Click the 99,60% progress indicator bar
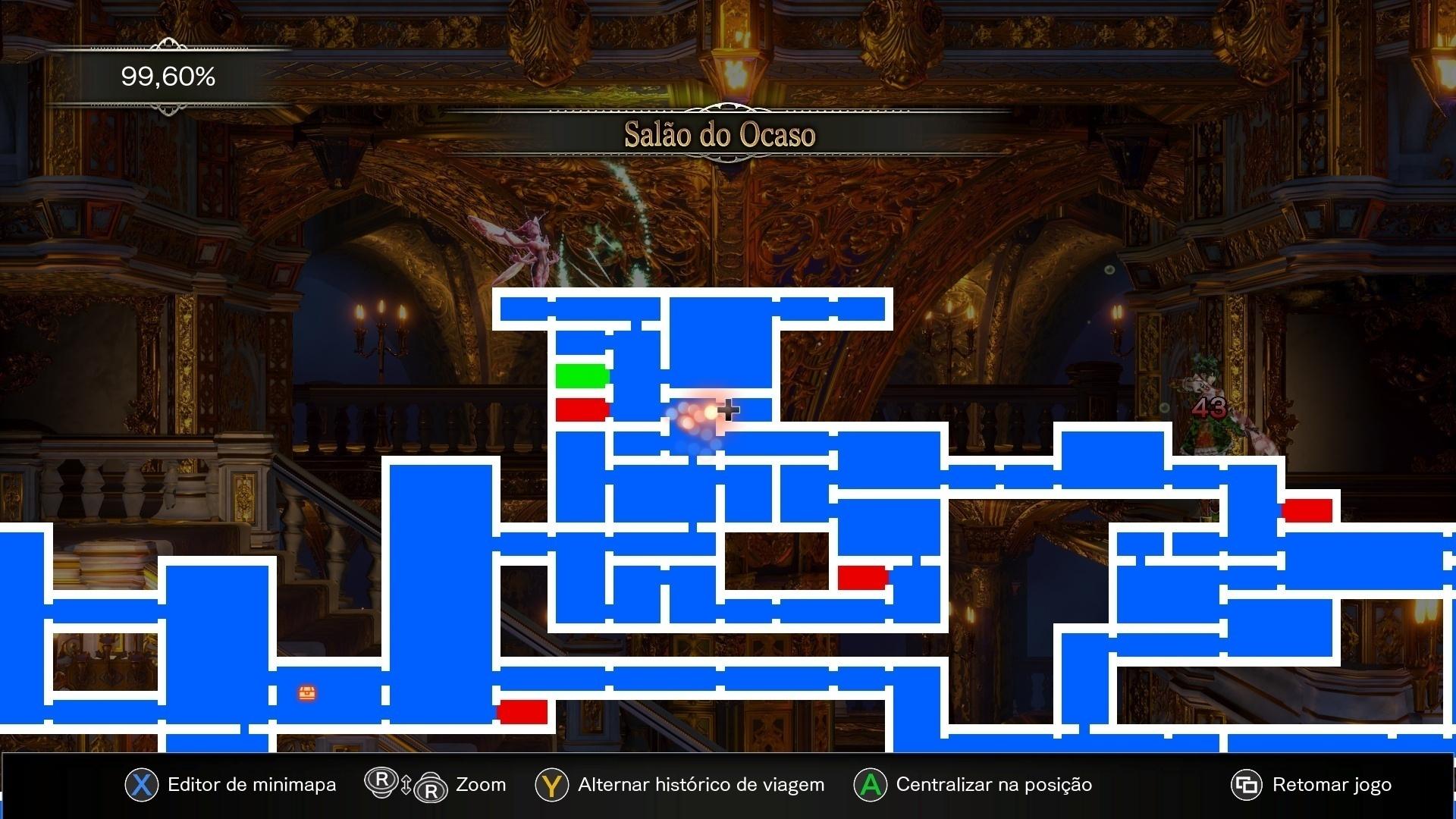Screen dimensions: 1456x819 pyautogui.click(x=168, y=77)
